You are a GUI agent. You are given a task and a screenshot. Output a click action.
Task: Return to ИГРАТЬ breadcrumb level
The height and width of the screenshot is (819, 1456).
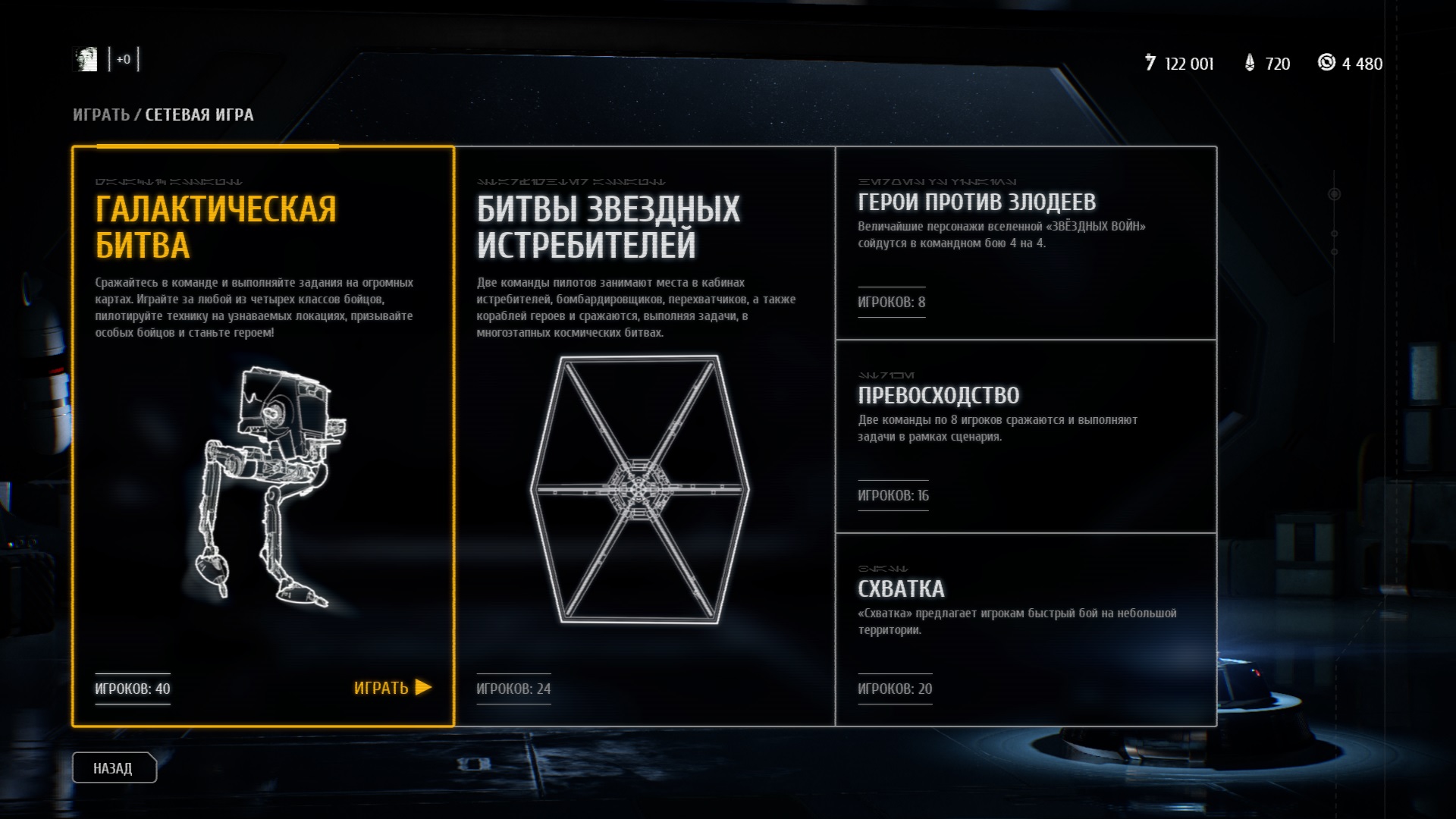click(101, 115)
